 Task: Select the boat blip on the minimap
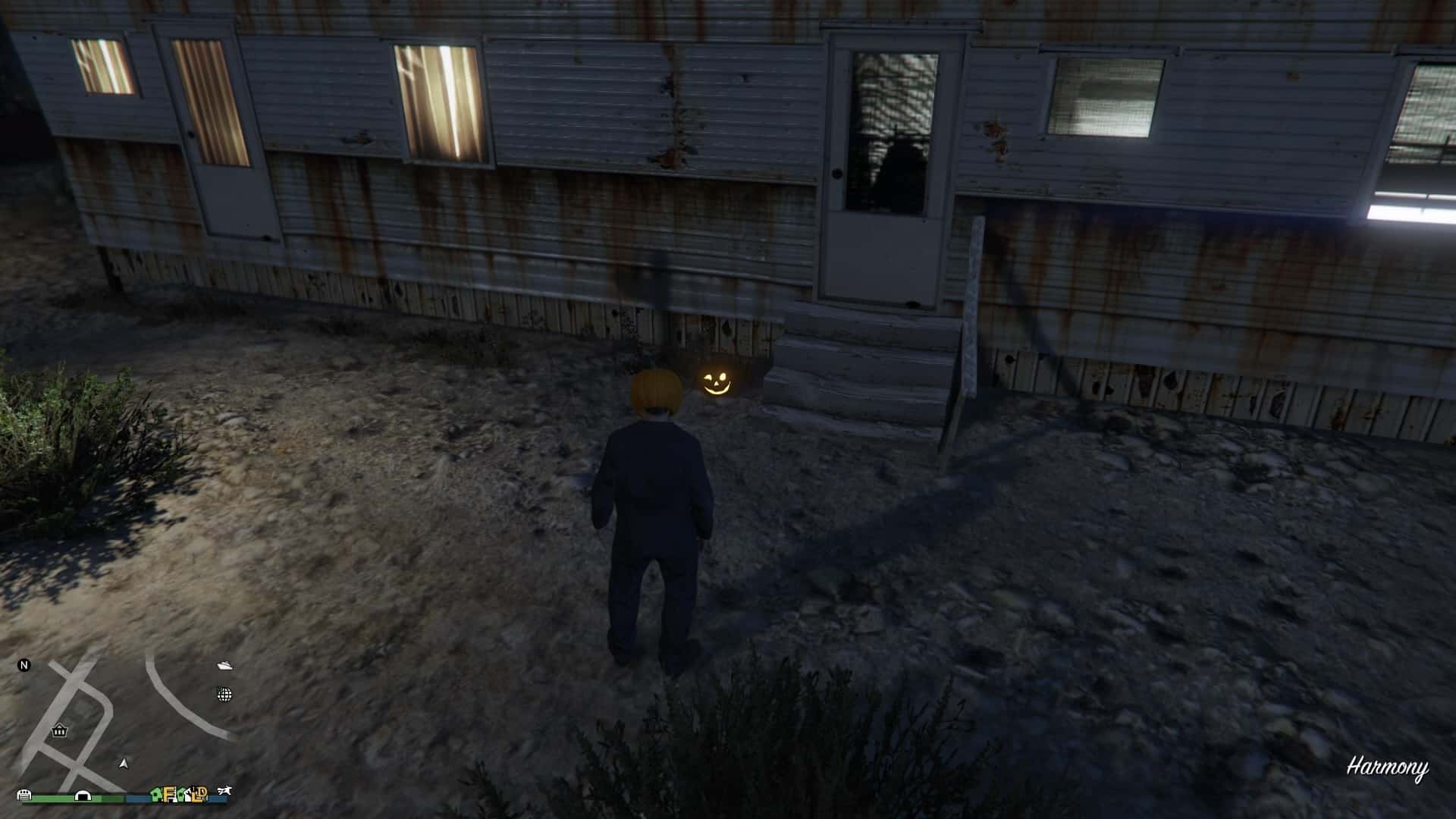click(224, 666)
